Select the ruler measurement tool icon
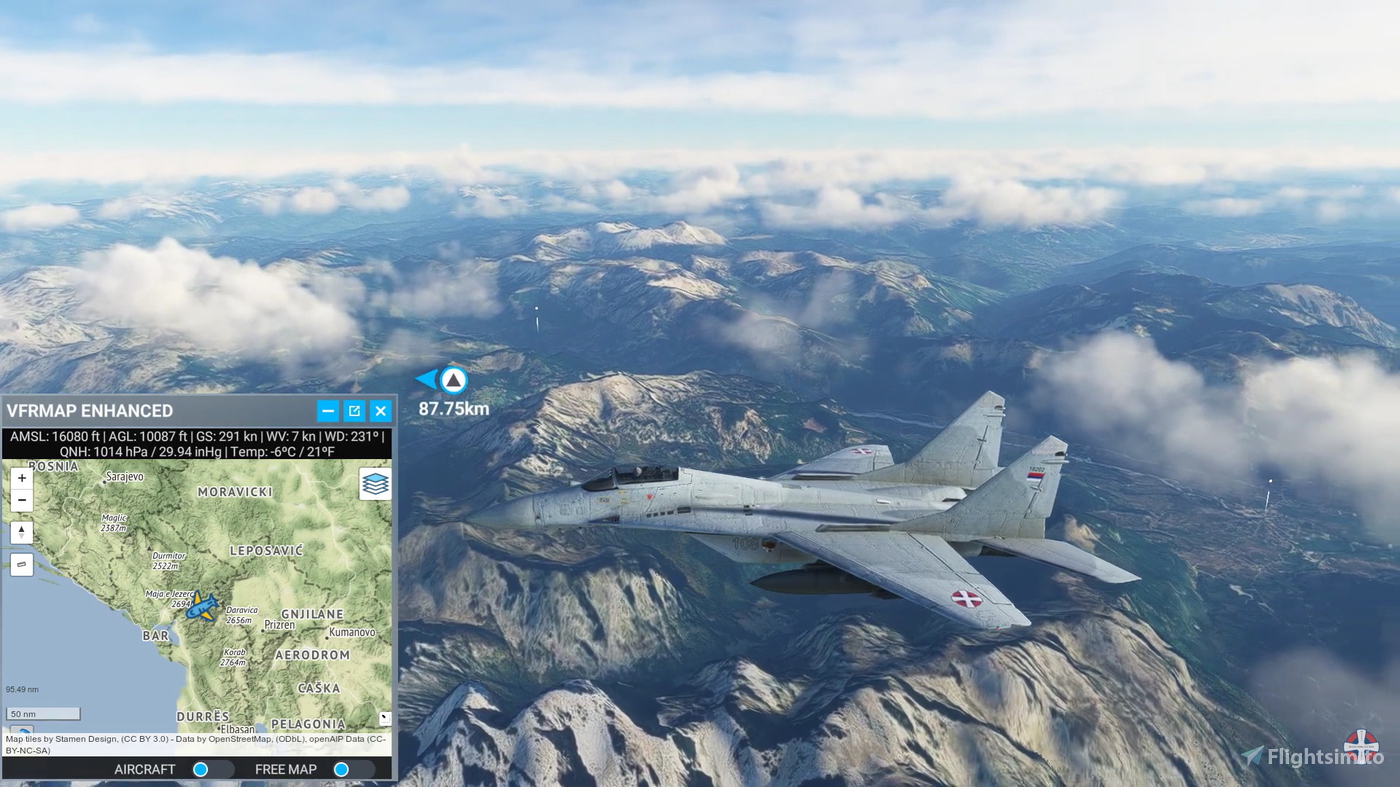Viewport: 1400px width, 787px height. [21, 563]
